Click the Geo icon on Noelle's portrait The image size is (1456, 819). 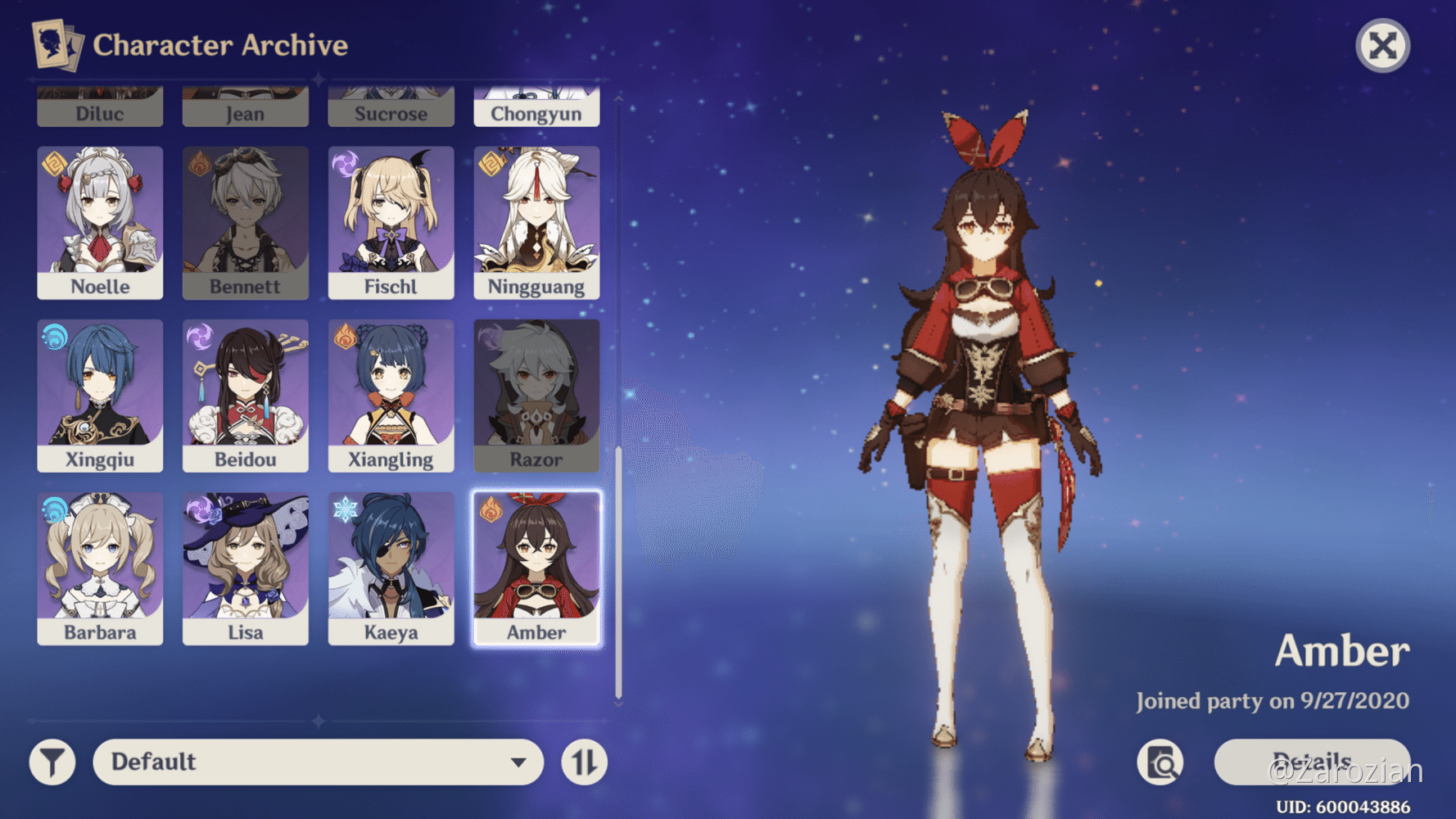point(55,165)
